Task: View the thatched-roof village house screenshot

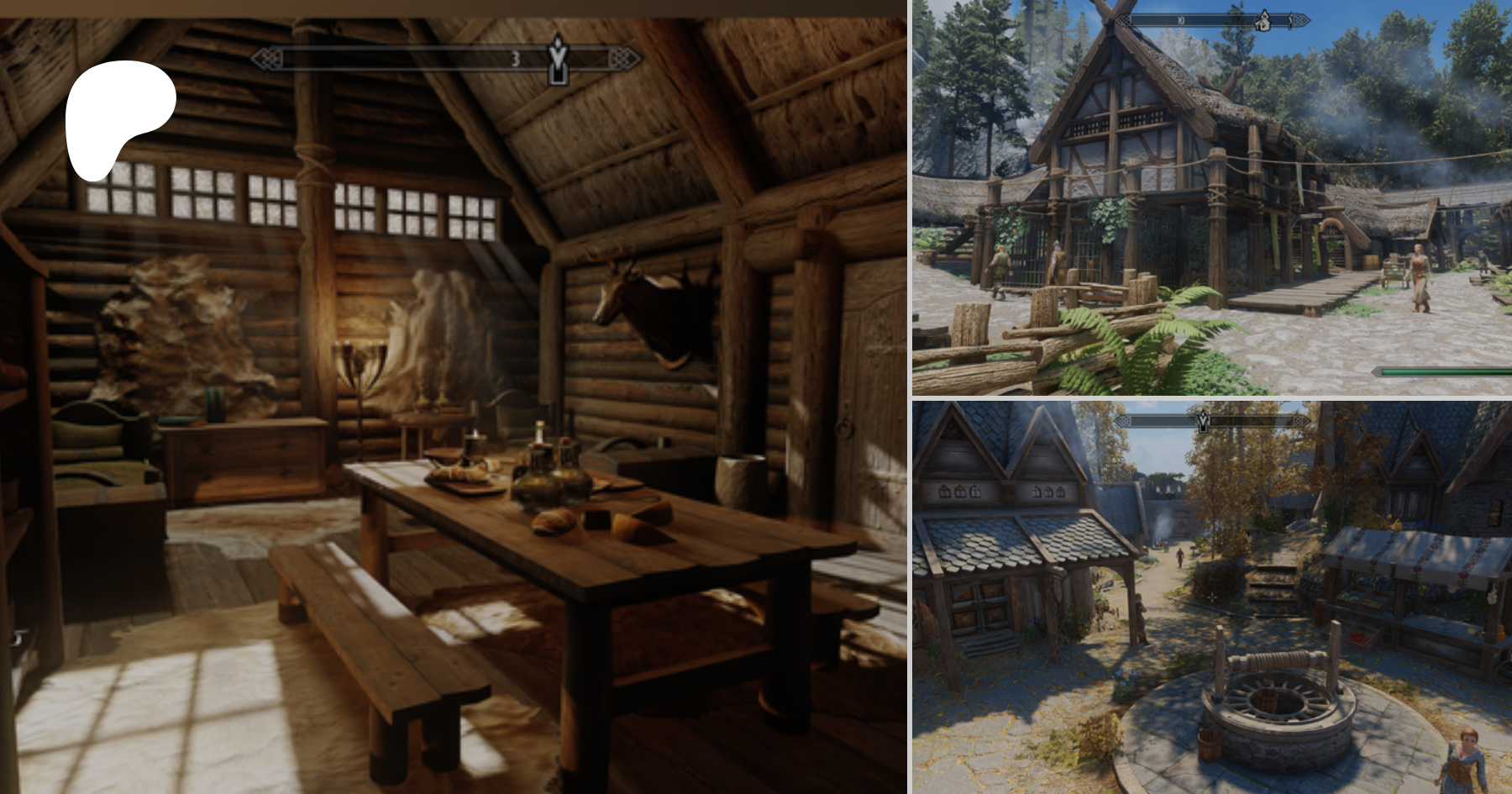Action: 1211,197
